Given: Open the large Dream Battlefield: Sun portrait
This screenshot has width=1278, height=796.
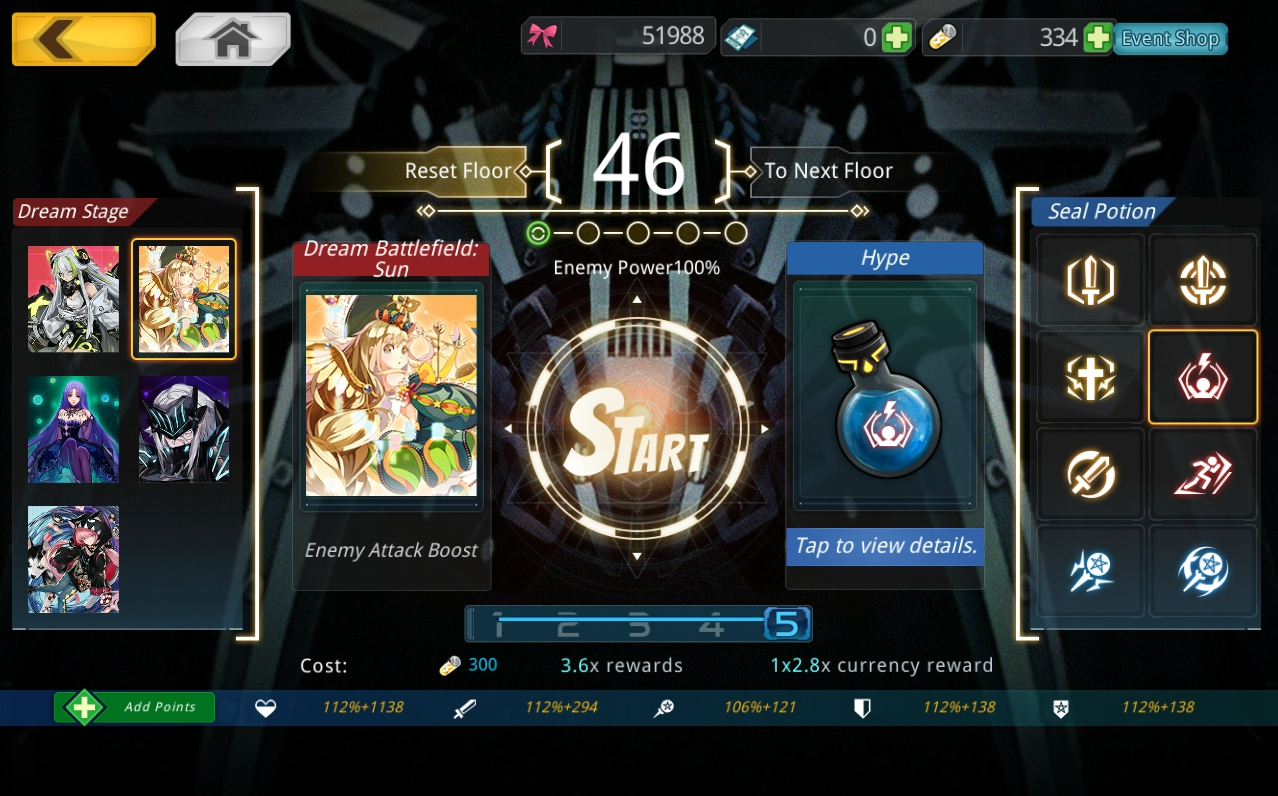Looking at the screenshot, I should click(x=391, y=395).
